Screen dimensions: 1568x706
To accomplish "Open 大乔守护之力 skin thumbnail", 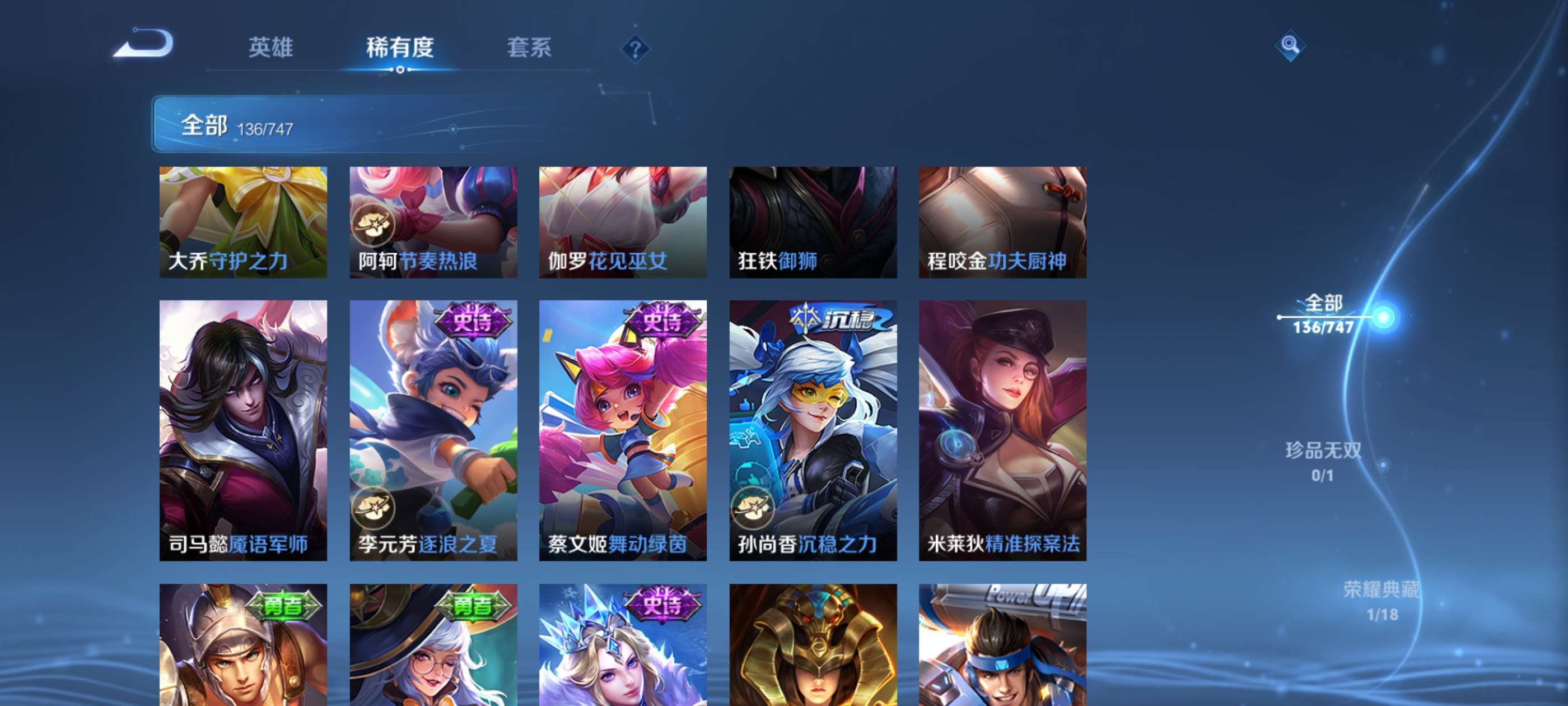I will (x=244, y=222).
